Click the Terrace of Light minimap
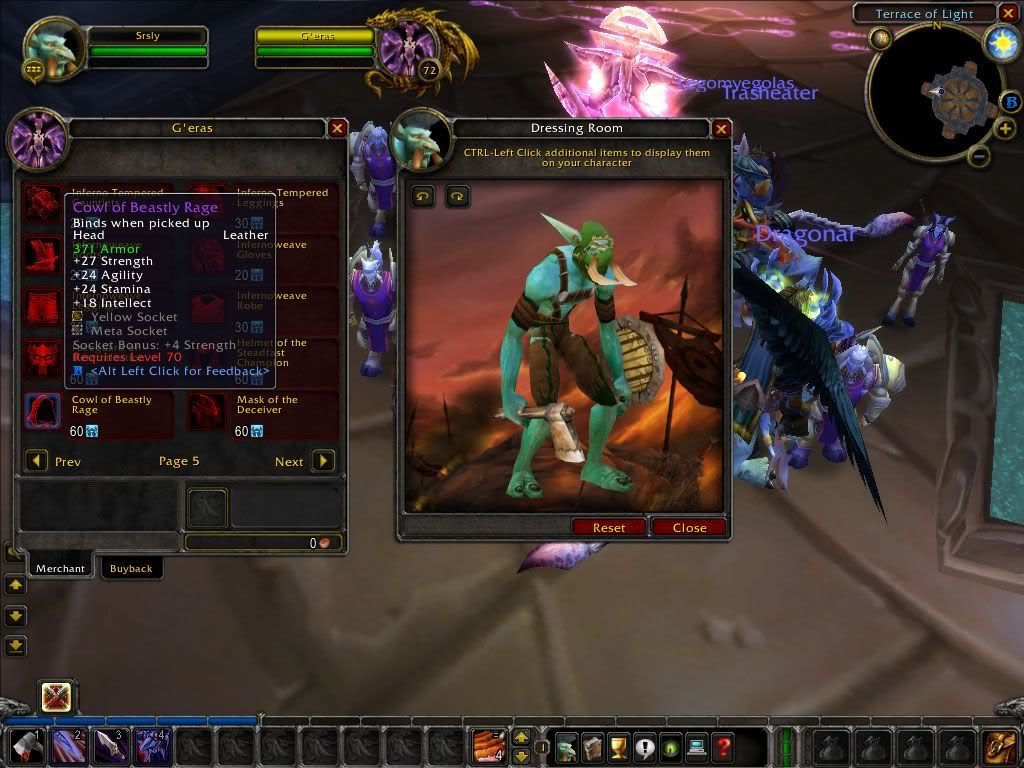 pos(937,93)
